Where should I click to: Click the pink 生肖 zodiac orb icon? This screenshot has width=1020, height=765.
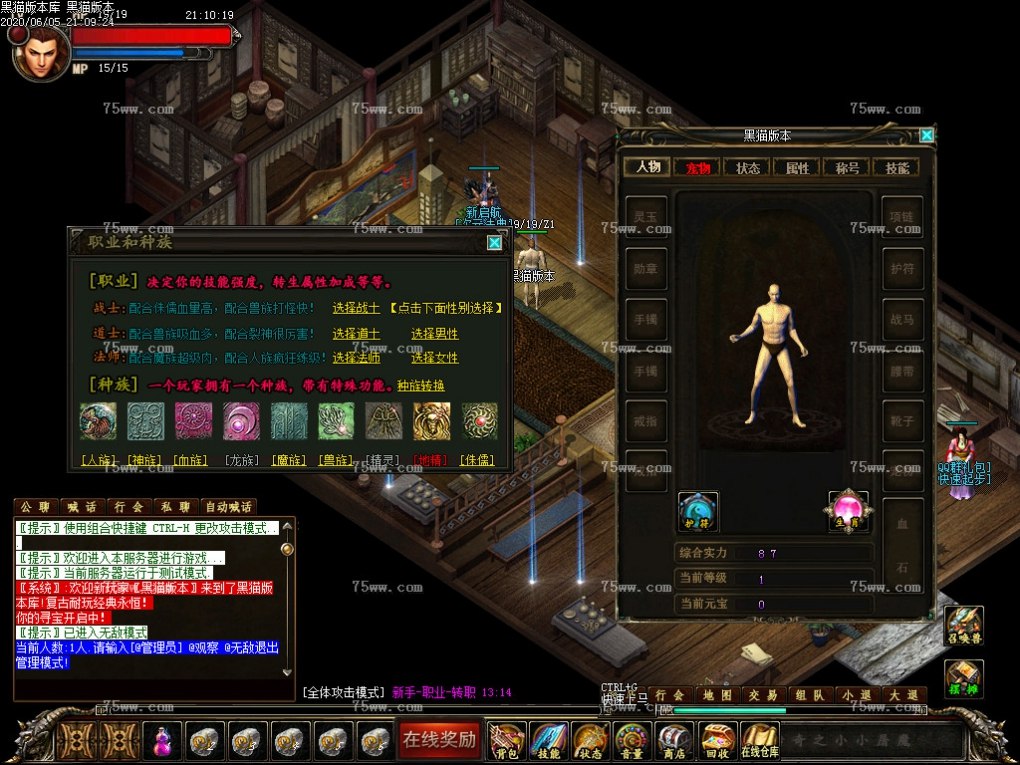[848, 510]
